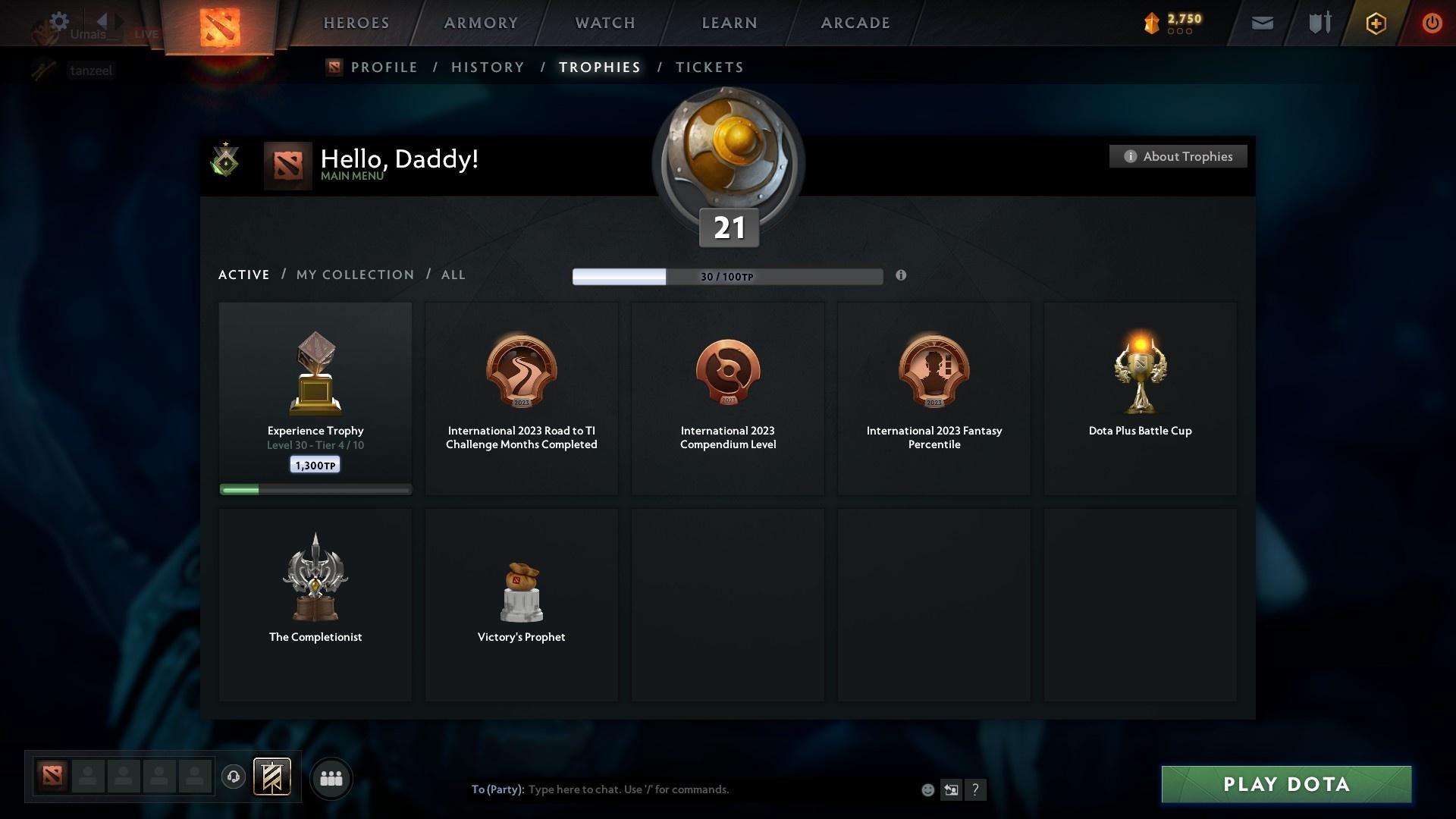Open the guild banner icon beside party slots
This screenshot has height=819, width=1456.
pyautogui.click(x=273, y=778)
